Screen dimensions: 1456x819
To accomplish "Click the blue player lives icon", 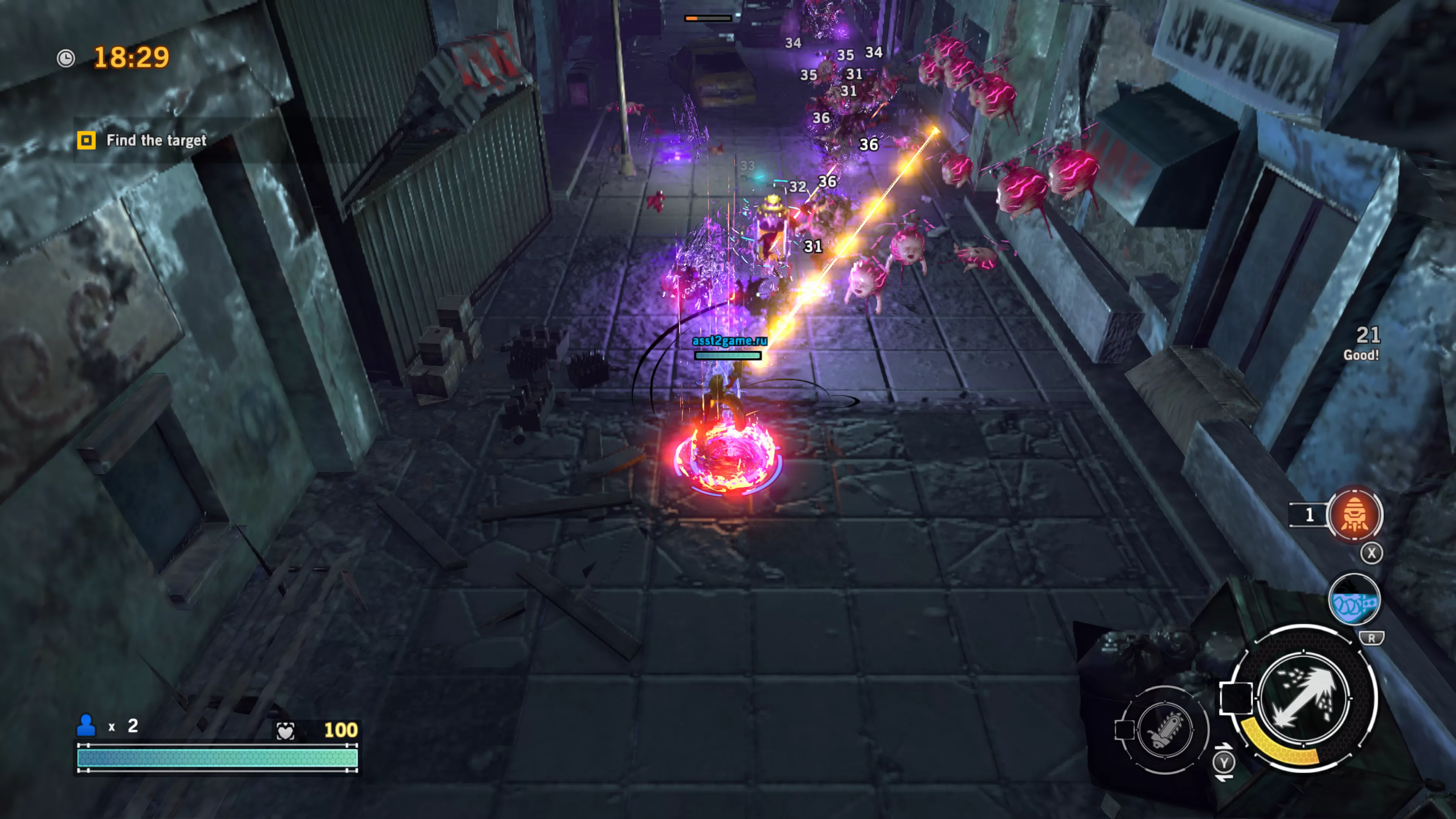I will tap(86, 725).
